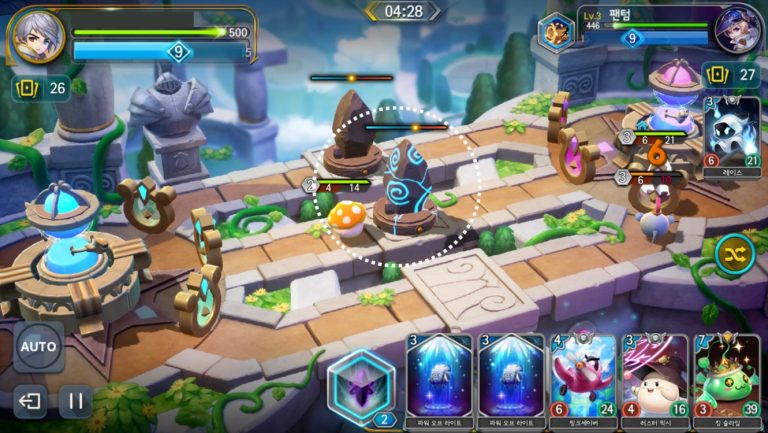Choose the witch-hat mushroom card
This screenshot has height=433, width=768.
[x=655, y=374]
